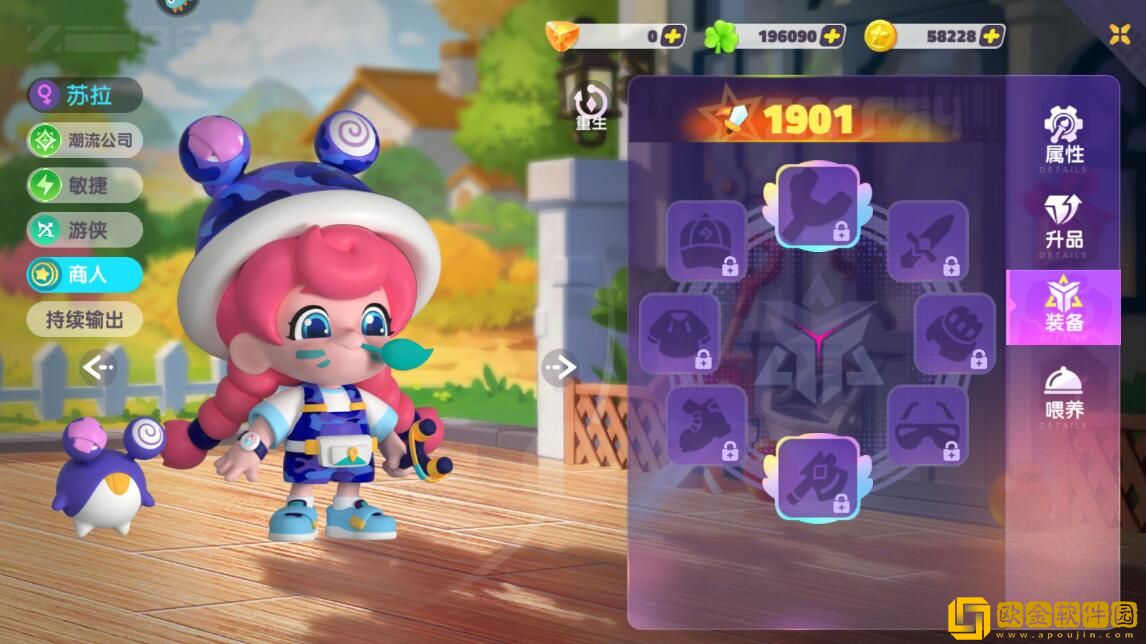
Task: Select the locked dagger equipment slot
Action: coord(928,238)
